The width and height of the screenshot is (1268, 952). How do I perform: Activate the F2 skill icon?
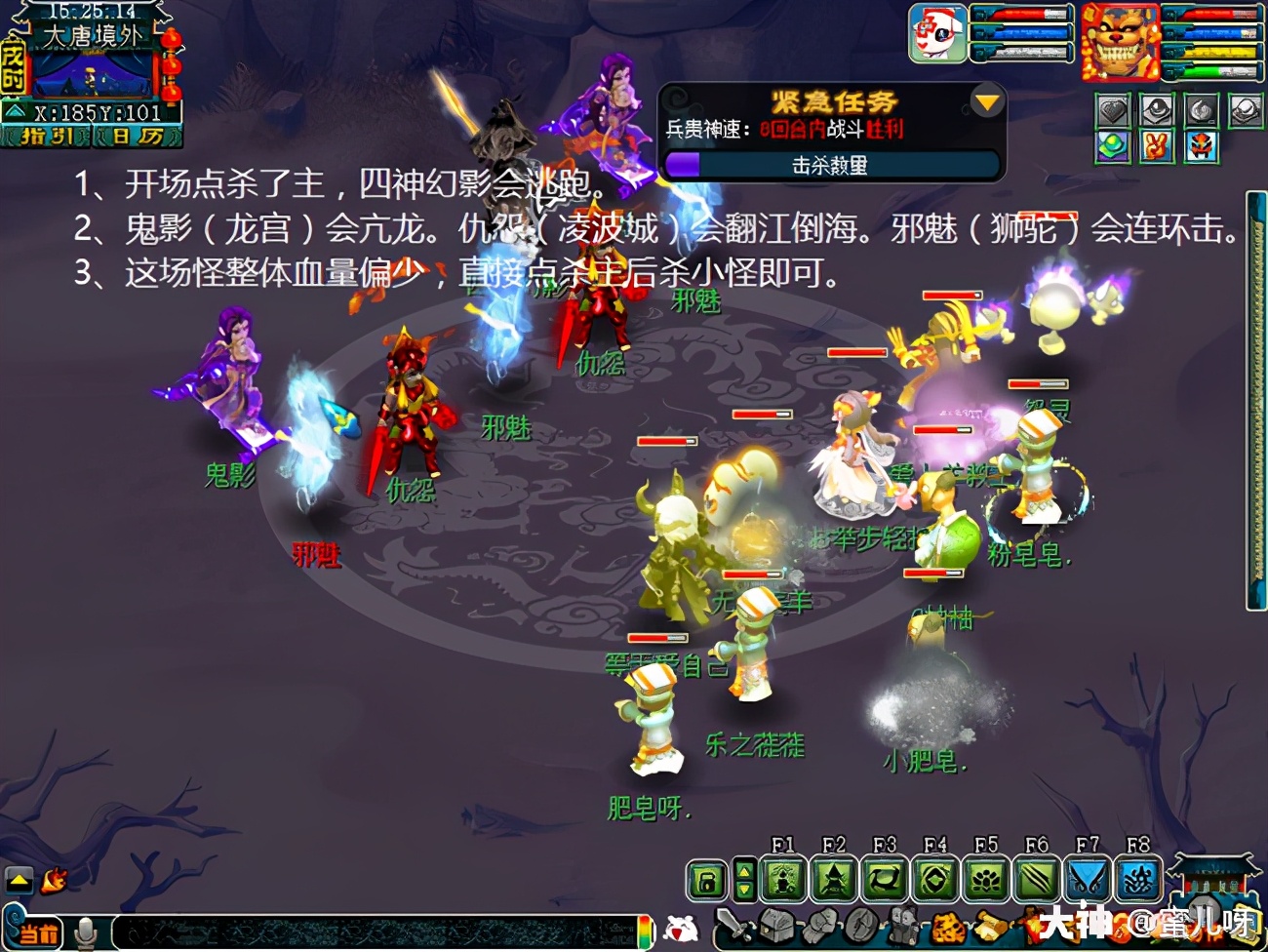pos(834,880)
